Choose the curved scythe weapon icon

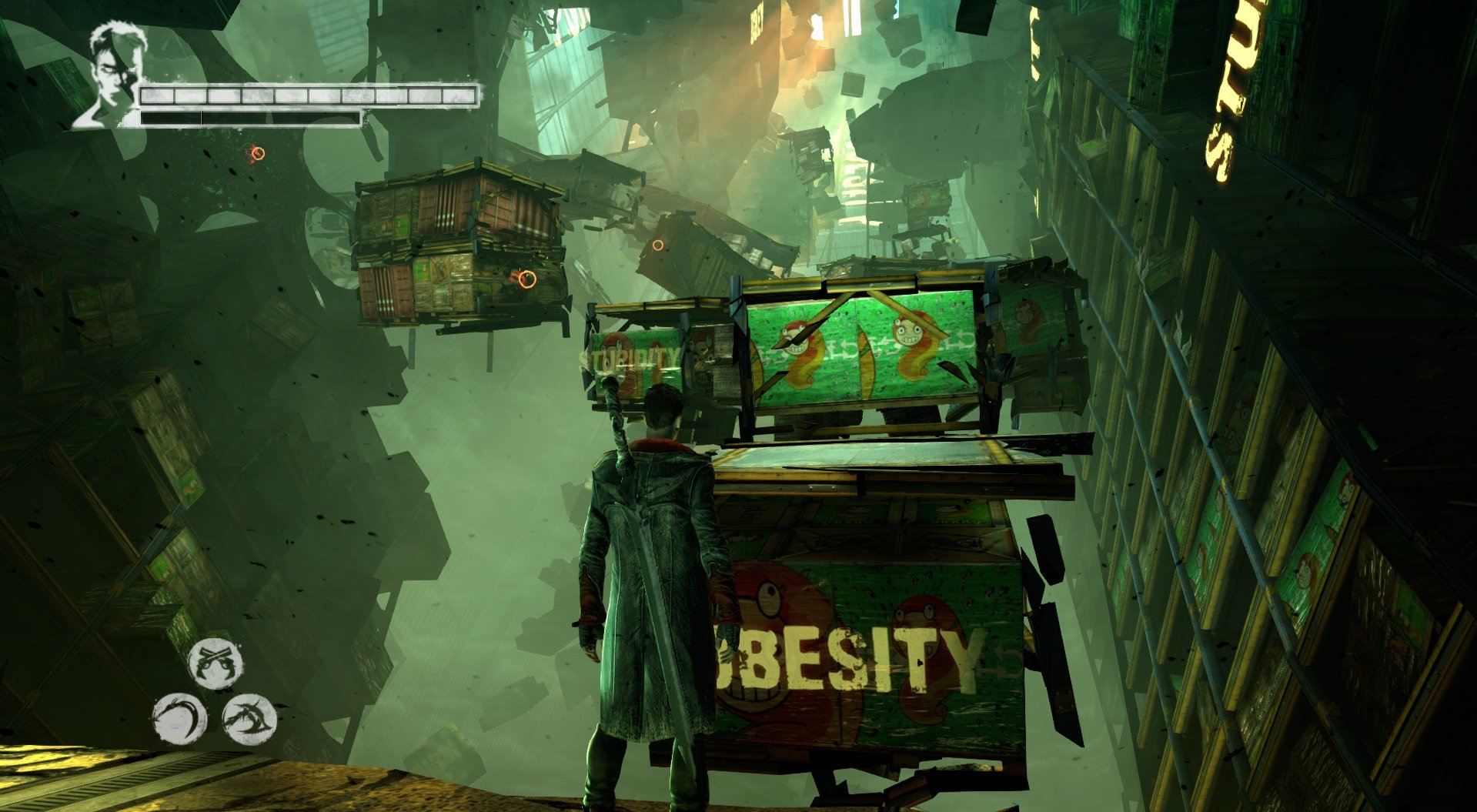point(179,719)
